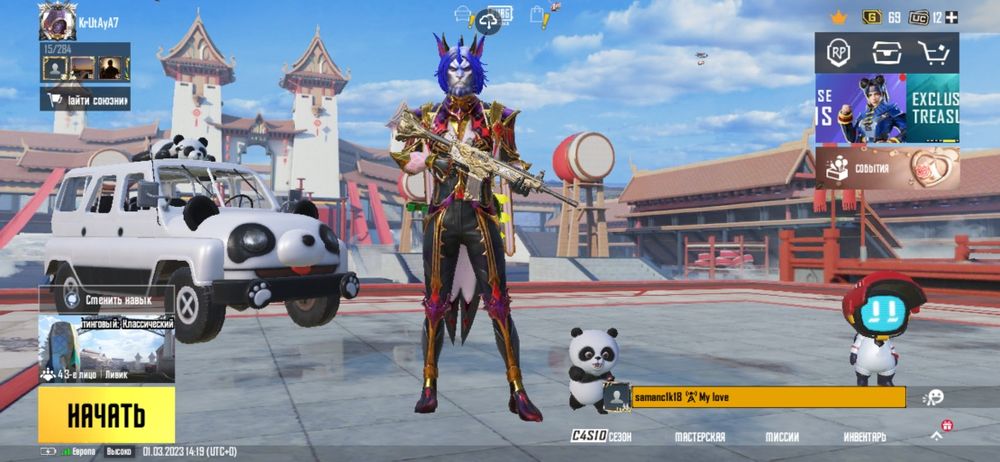Start the match with the yellow НАЧАТЬ button
The width and height of the screenshot is (1000, 462).
[x=106, y=414]
